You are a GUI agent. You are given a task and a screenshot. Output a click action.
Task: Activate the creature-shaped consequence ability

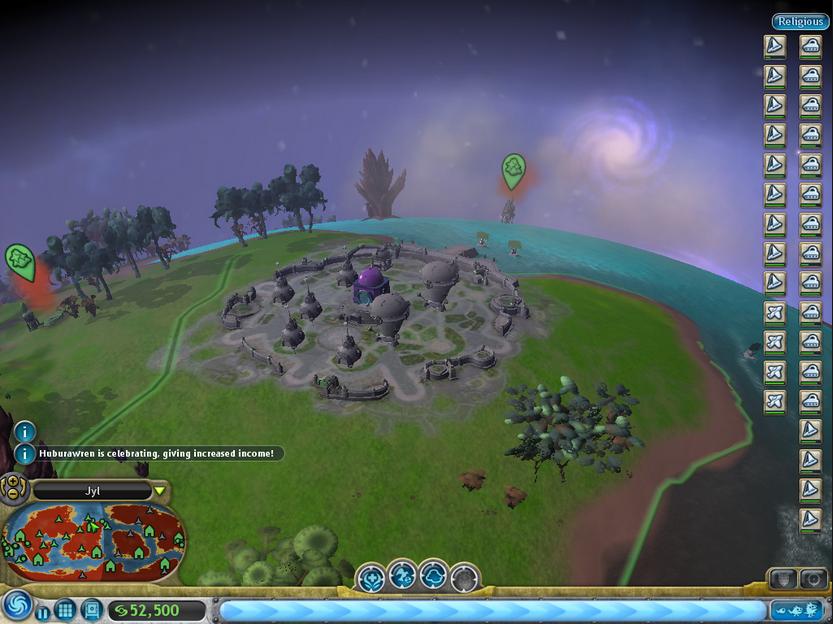coord(402,577)
